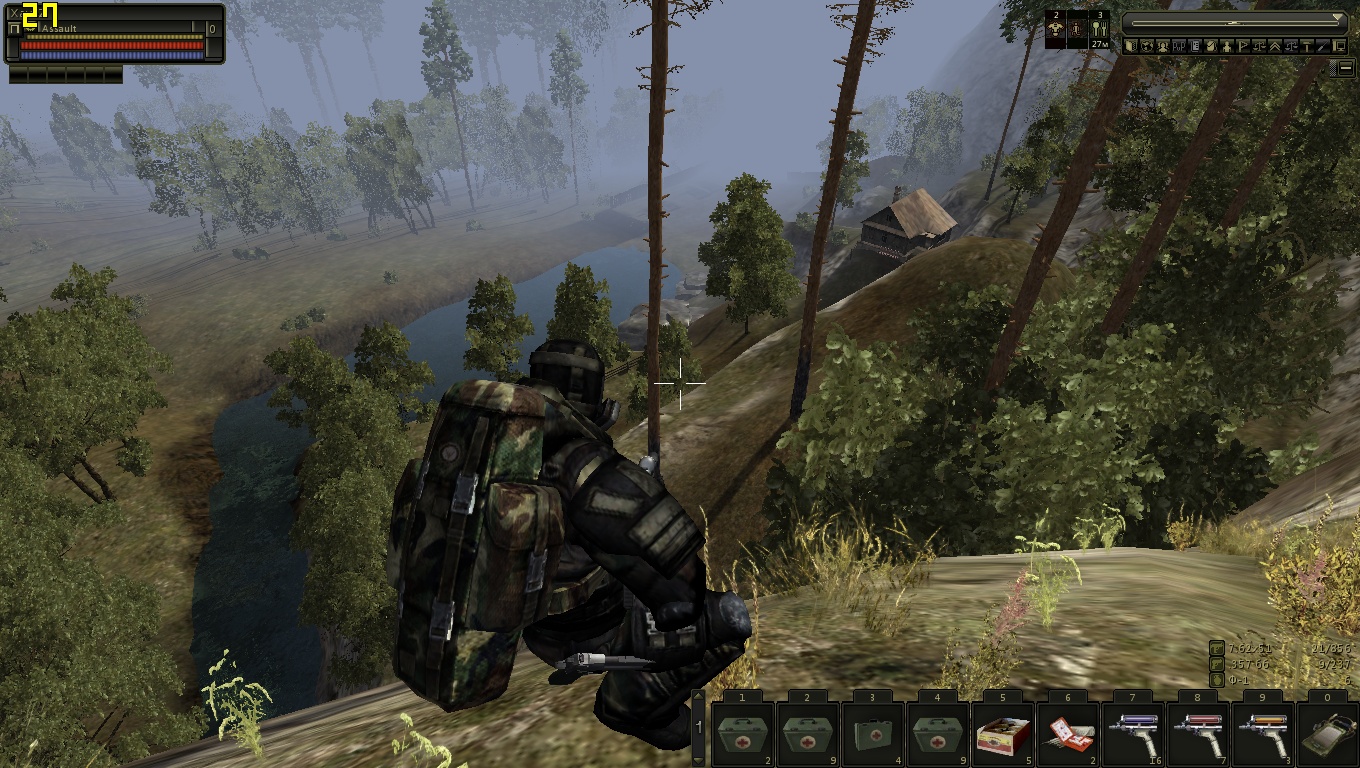The width and height of the screenshot is (1360, 768).
Task: Open the flag icon panel
Action: pos(1243,46)
